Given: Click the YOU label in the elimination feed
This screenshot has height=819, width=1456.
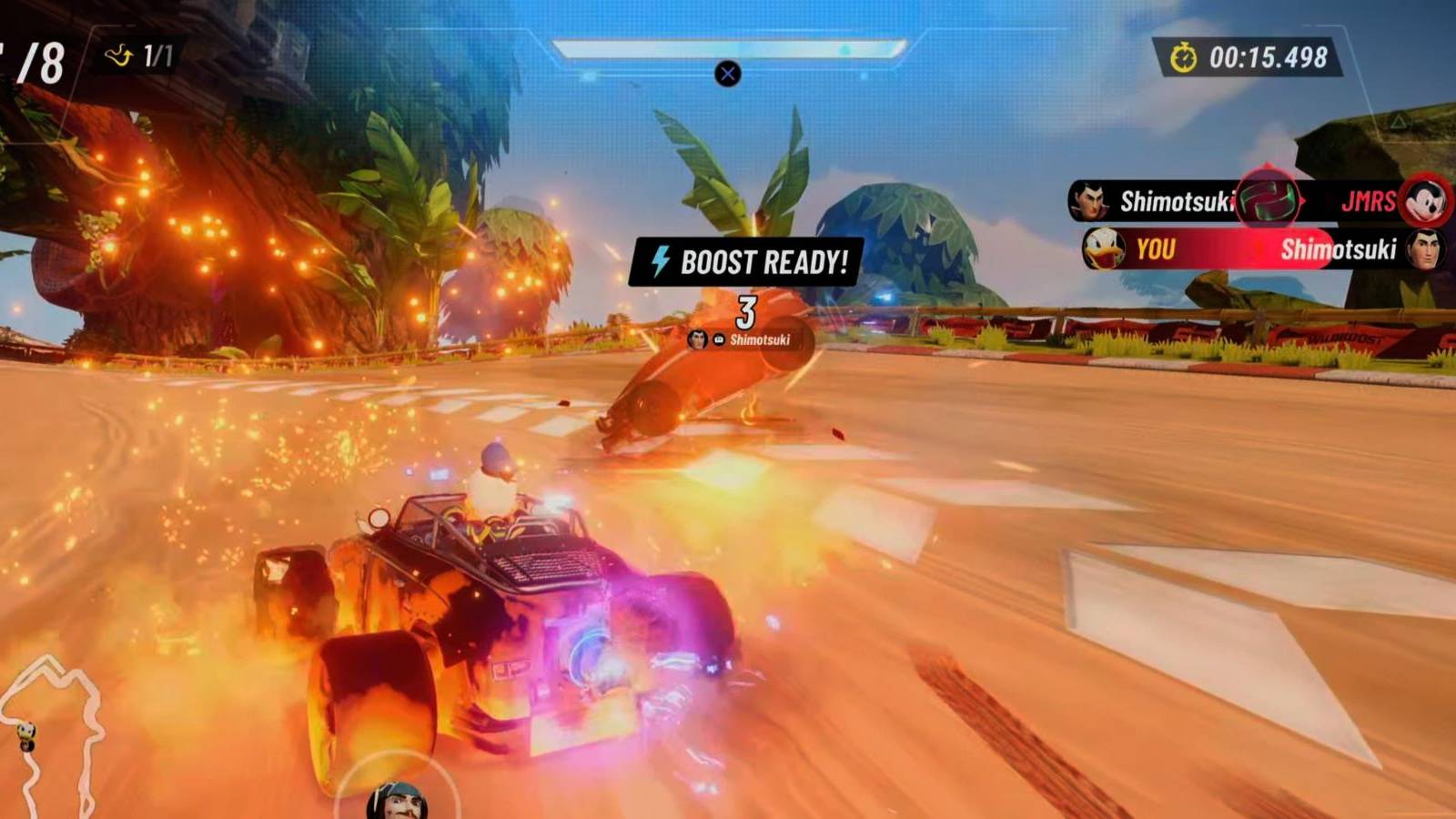Looking at the screenshot, I should (1156, 248).
